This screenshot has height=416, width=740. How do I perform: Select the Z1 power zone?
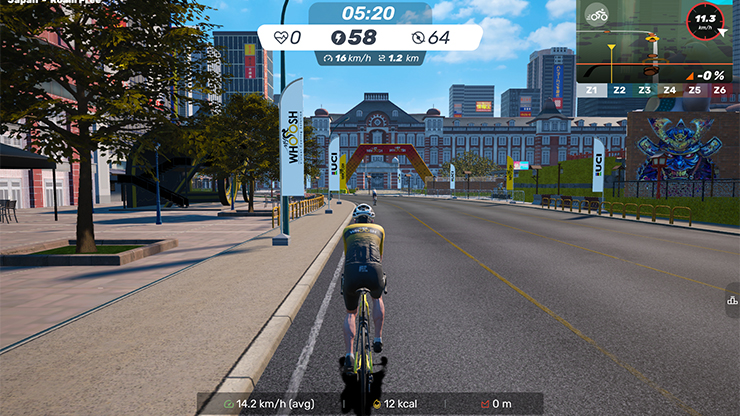(594, 90)
